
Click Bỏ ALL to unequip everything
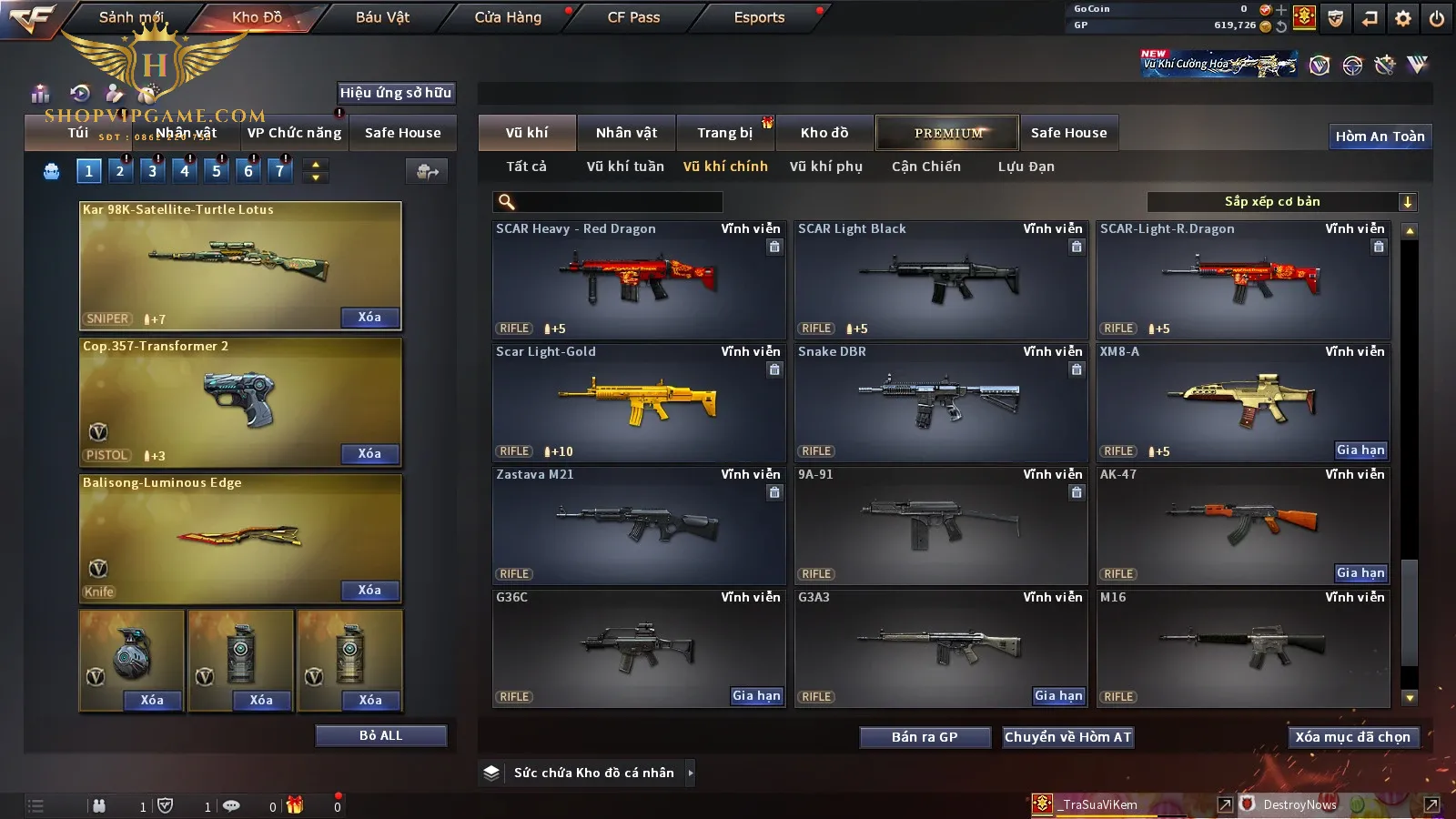[380, 735]
